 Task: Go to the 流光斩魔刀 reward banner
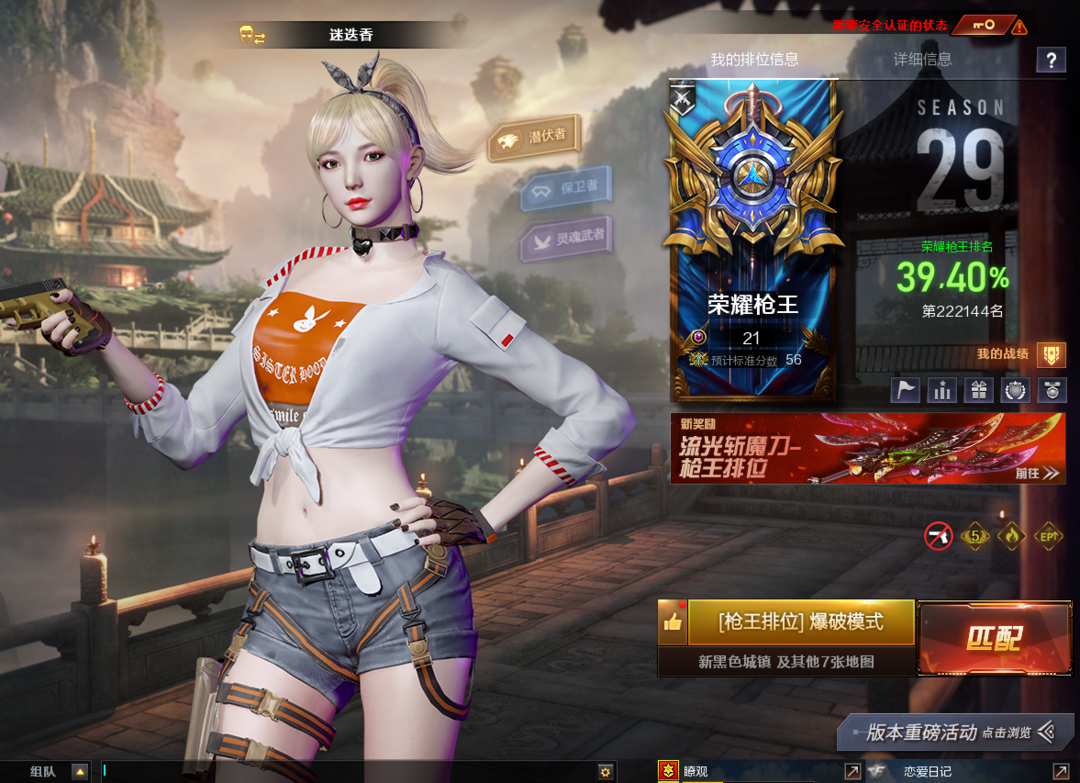click(x=867, y=448)
